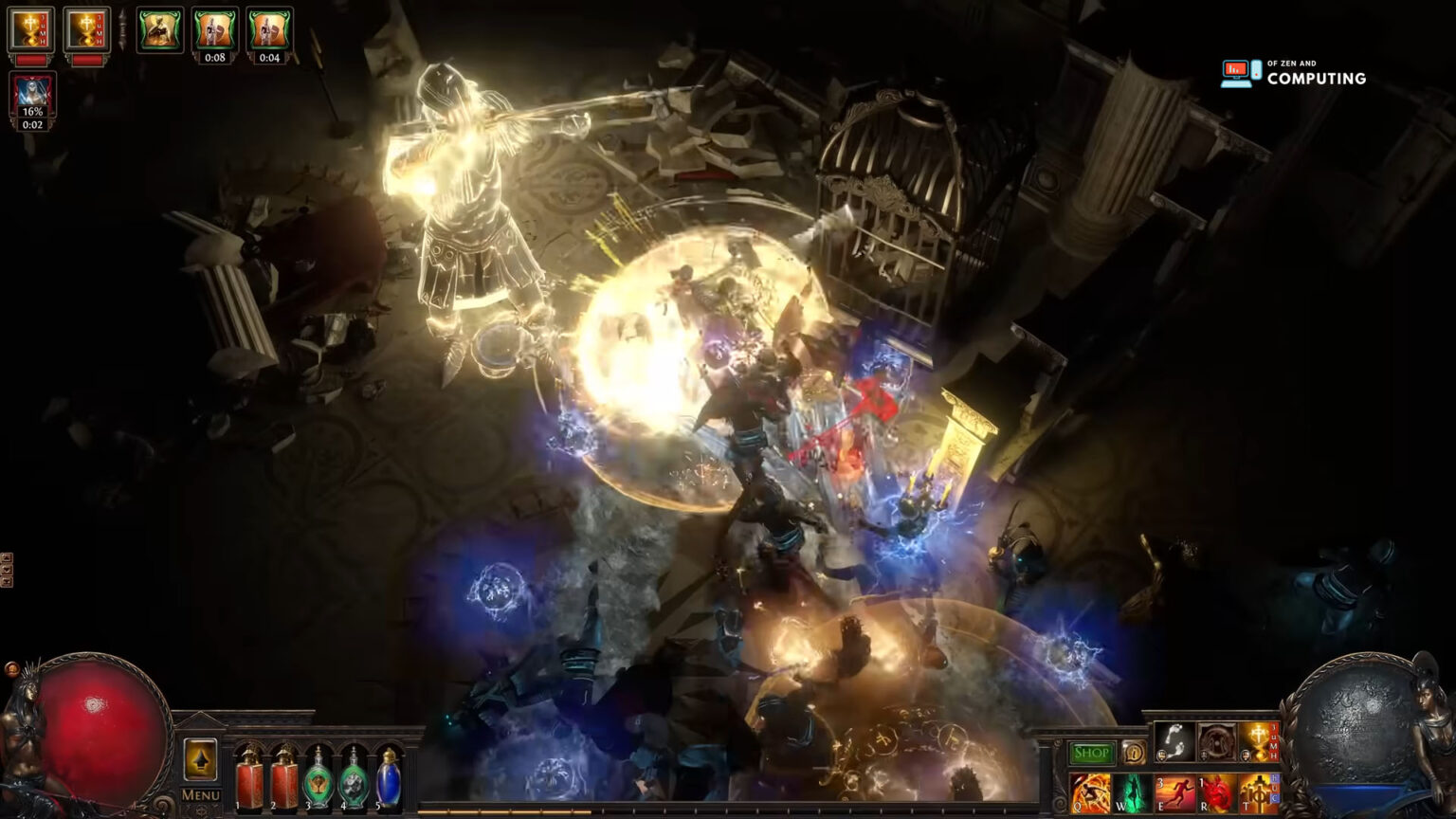Activate the golden cross skill on T
The image size is (1456, 819).
[x=1259, y=793]
